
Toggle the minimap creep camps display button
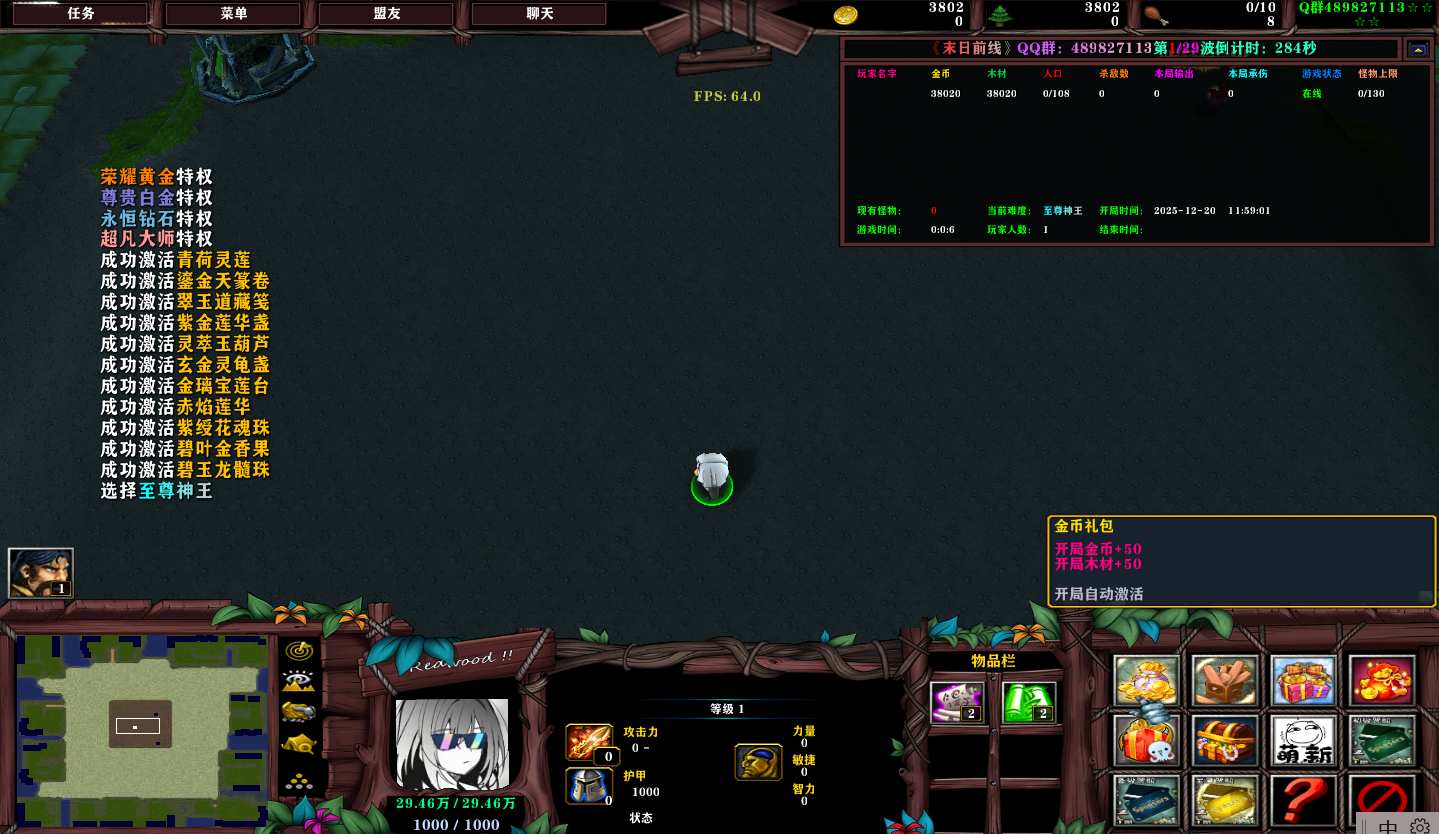click(299, 744)
